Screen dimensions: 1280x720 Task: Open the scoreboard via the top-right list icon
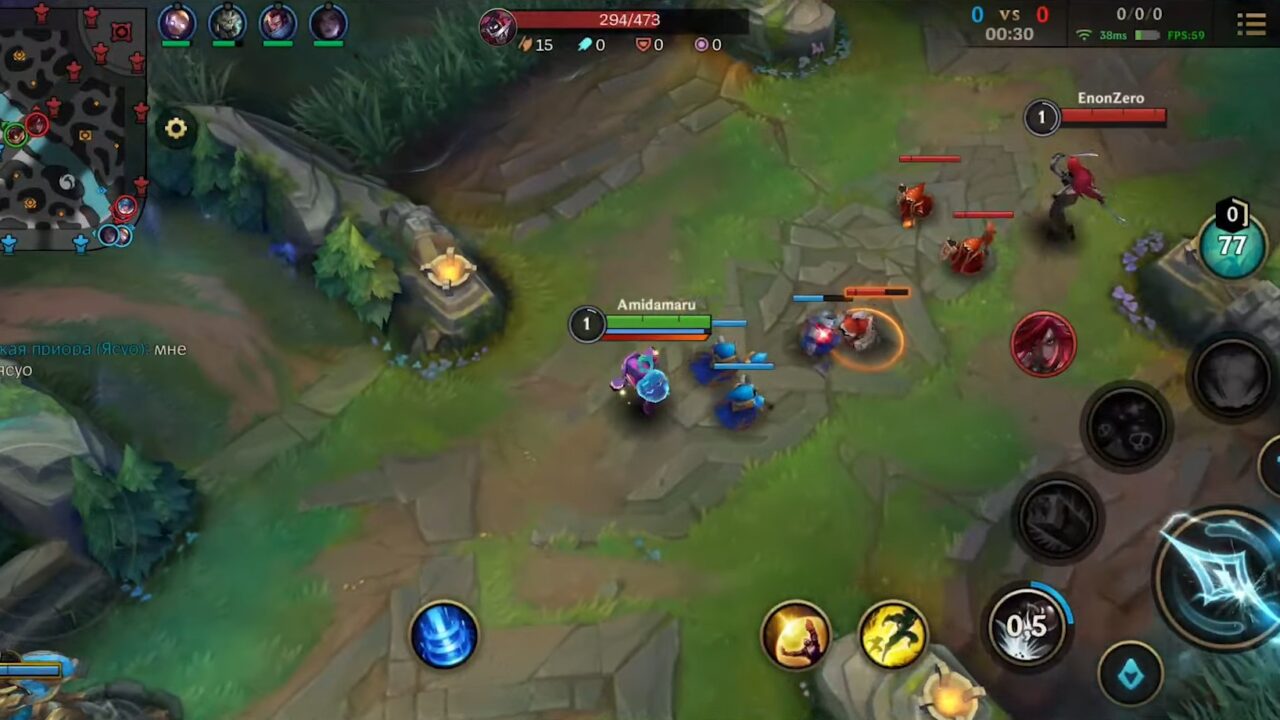[1250, 23]
